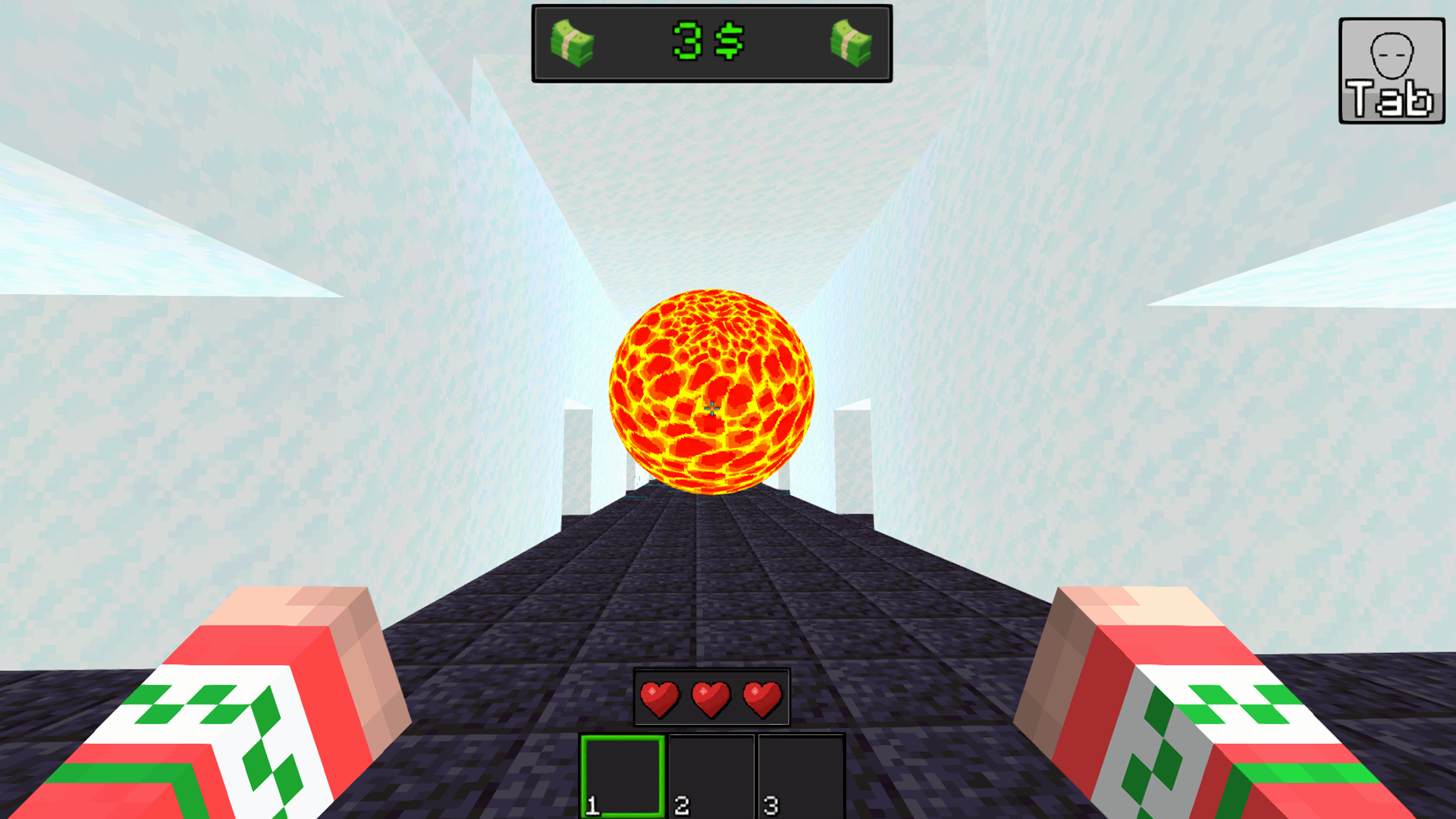This screenshot has width=1456, height=819.
Task: Click the right money stack icon
Action: (x=850, y=43)
